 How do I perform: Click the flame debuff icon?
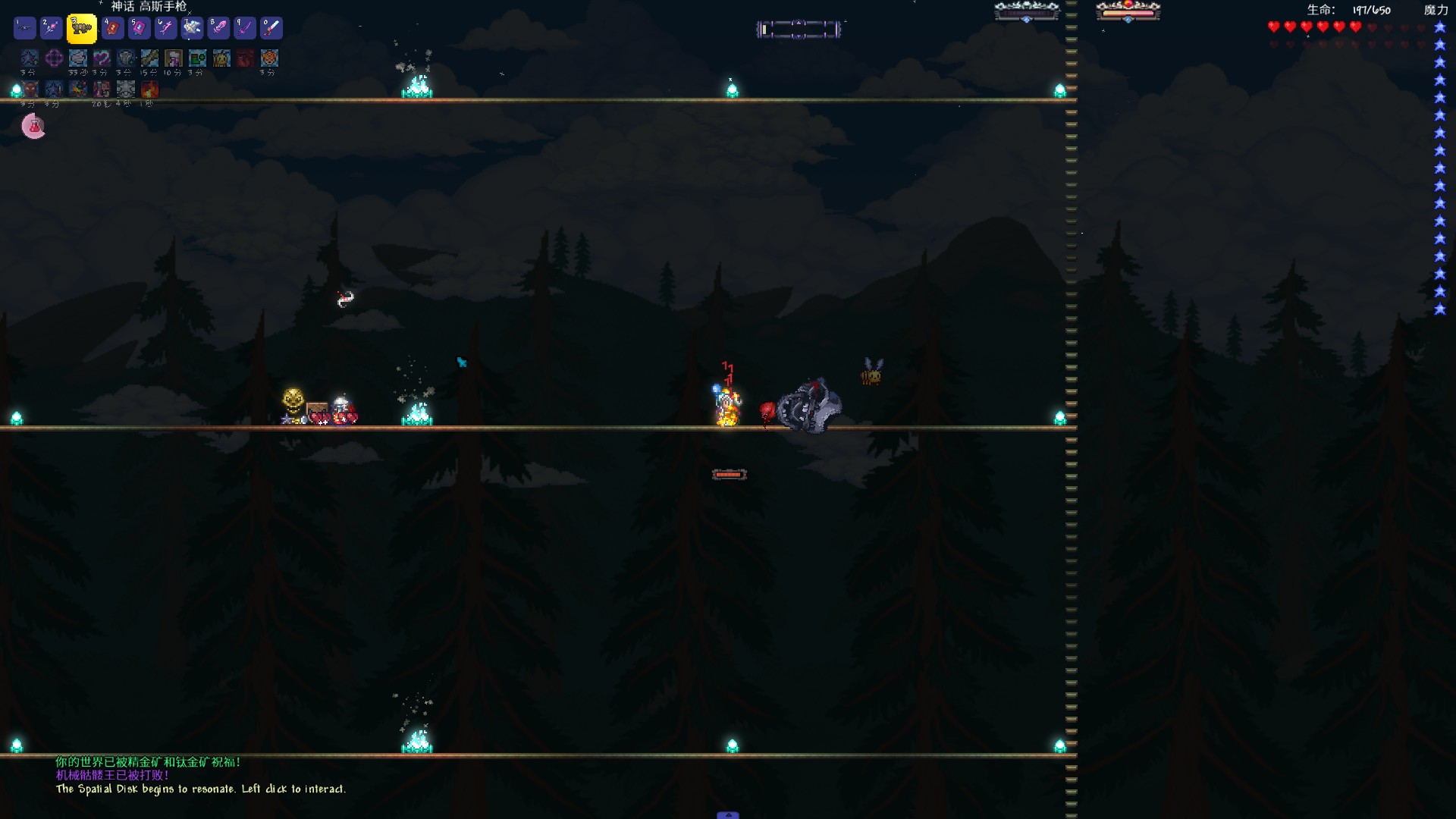149,89
